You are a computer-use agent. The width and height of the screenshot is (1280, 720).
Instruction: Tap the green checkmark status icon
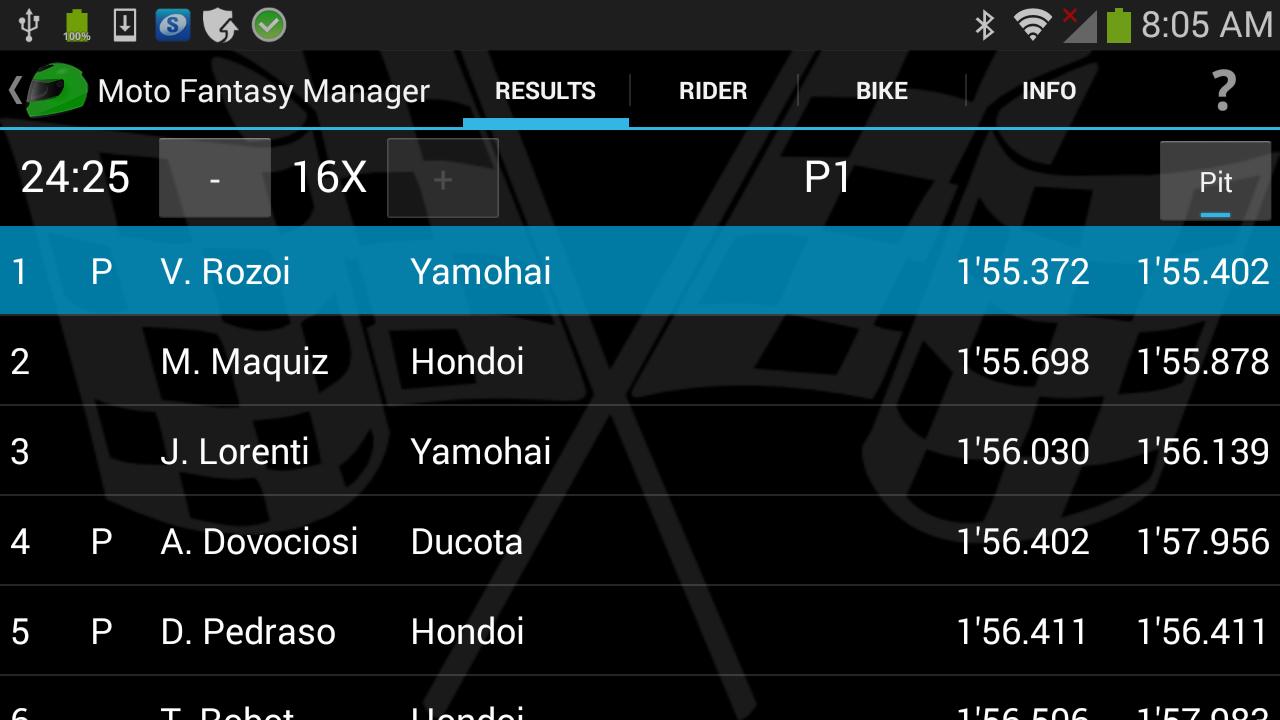pyautogui.click(x=266, y=24)
